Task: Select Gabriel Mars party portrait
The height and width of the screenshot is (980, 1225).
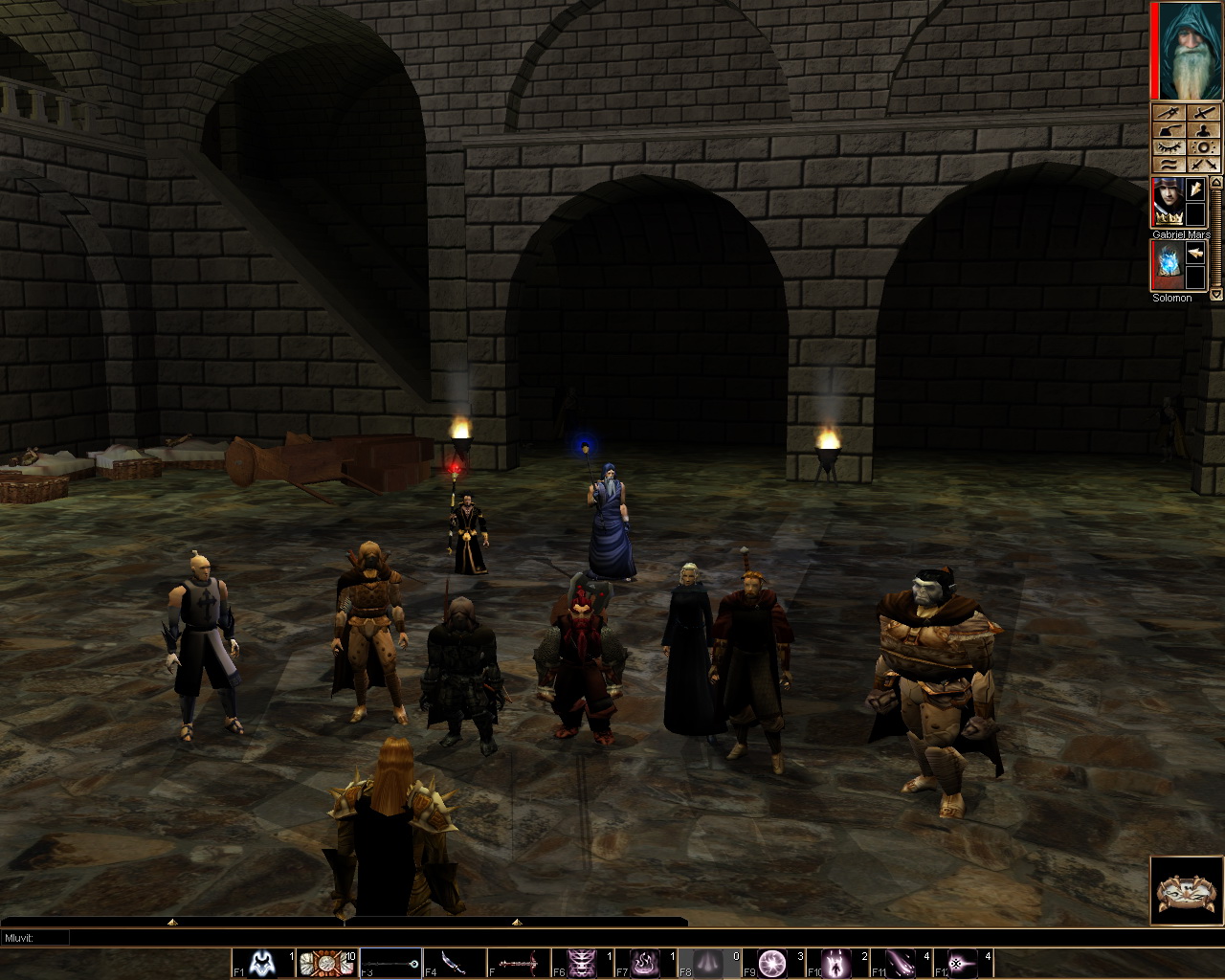Action: pos(1167,203)
